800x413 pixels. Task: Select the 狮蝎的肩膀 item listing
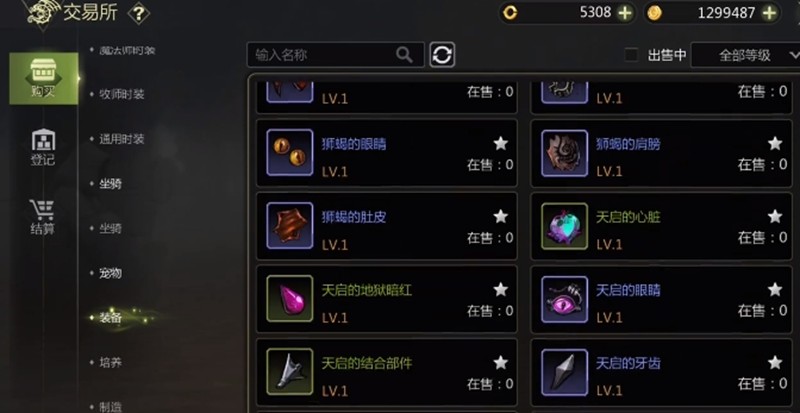pyautogui.click(x=659, y=153)
